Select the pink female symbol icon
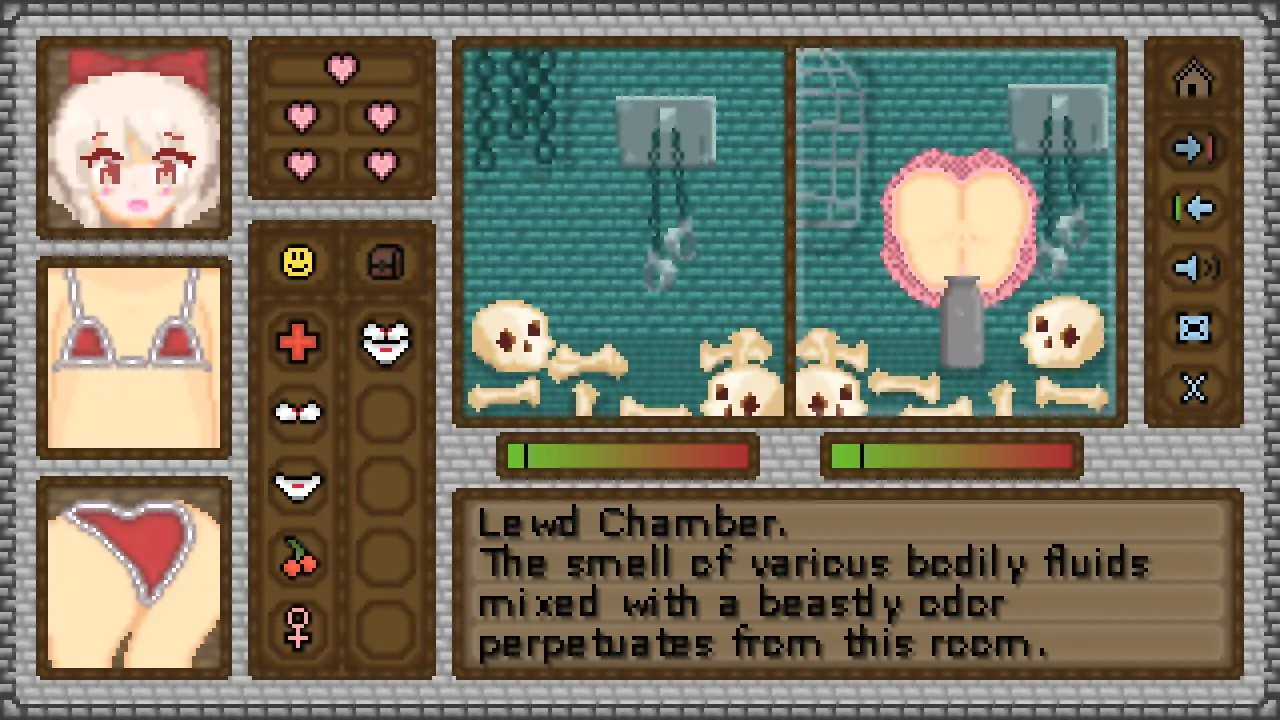This screenshot has height=720, width=1280. [298, 628]
